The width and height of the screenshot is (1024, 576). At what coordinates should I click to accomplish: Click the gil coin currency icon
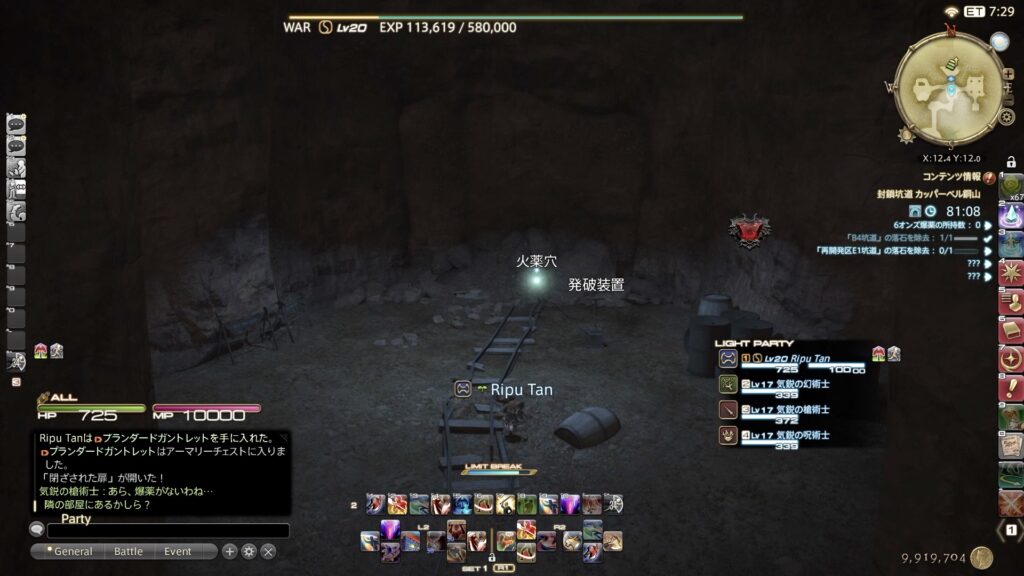click(x=981, y=558)
